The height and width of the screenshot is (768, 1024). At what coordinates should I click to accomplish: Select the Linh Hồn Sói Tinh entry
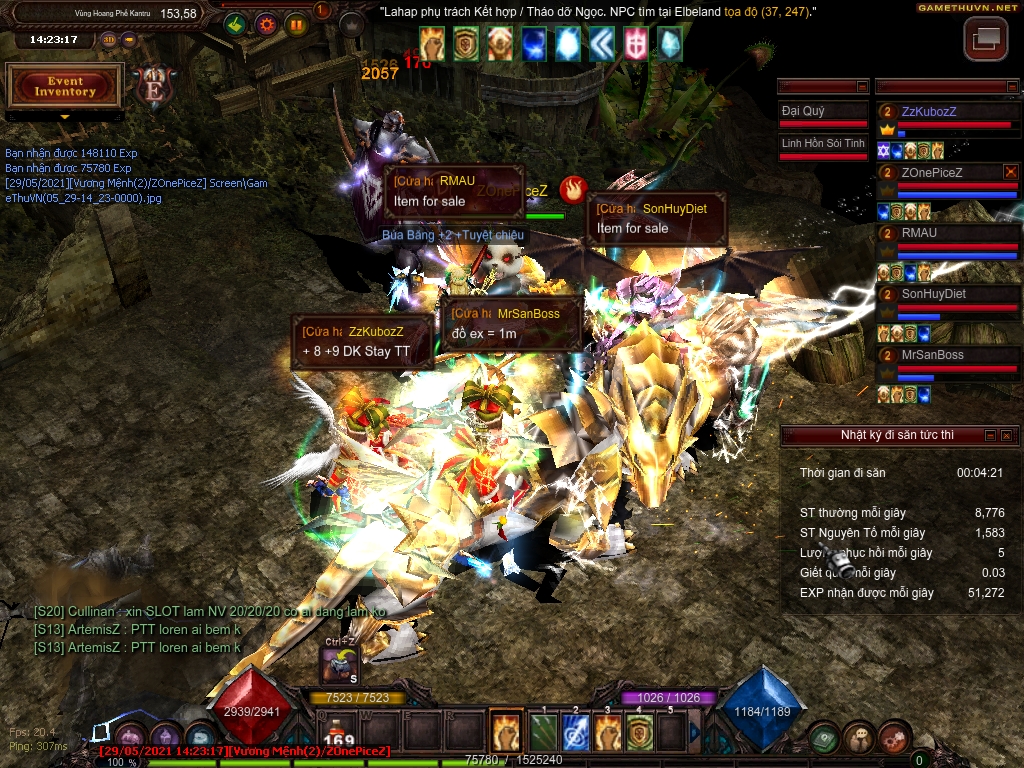pos(823,144)
